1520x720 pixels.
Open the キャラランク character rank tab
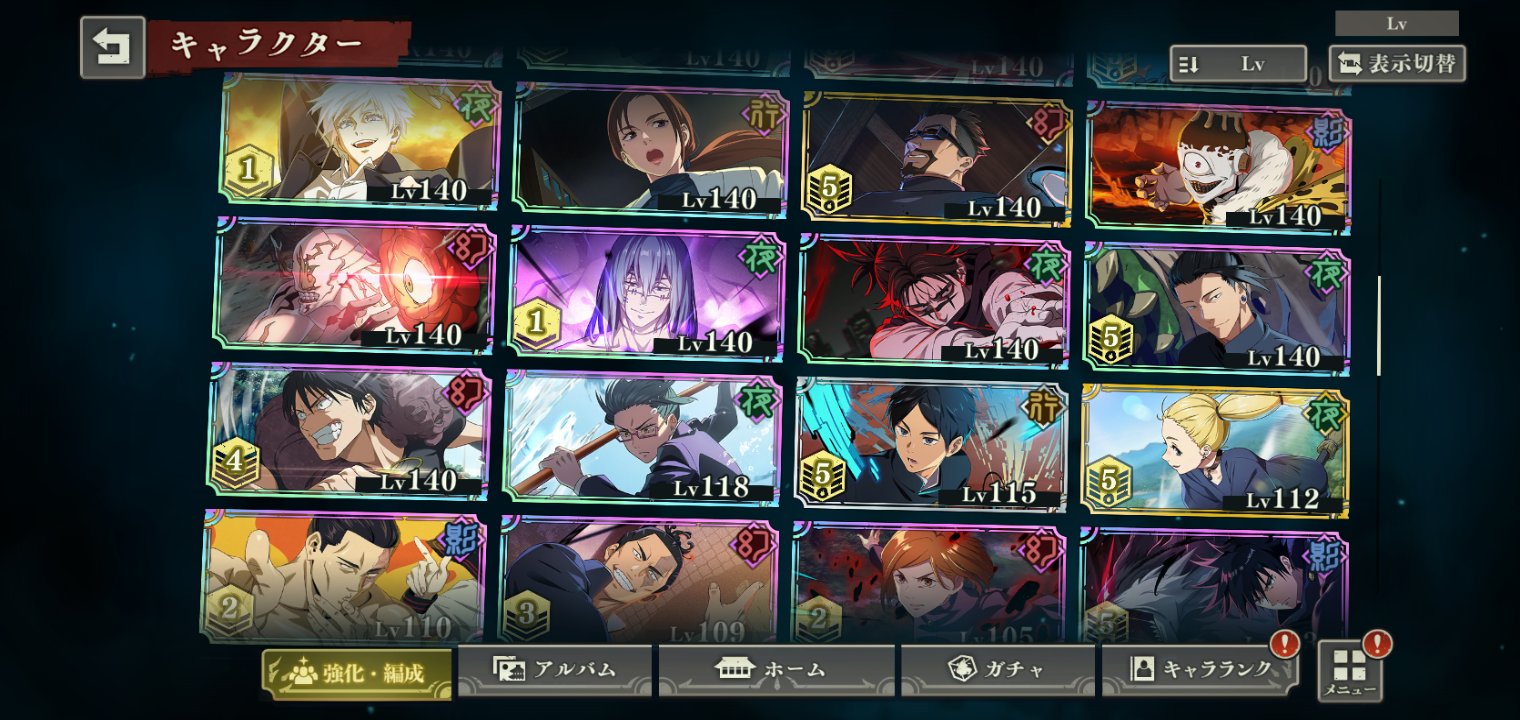1200,670
